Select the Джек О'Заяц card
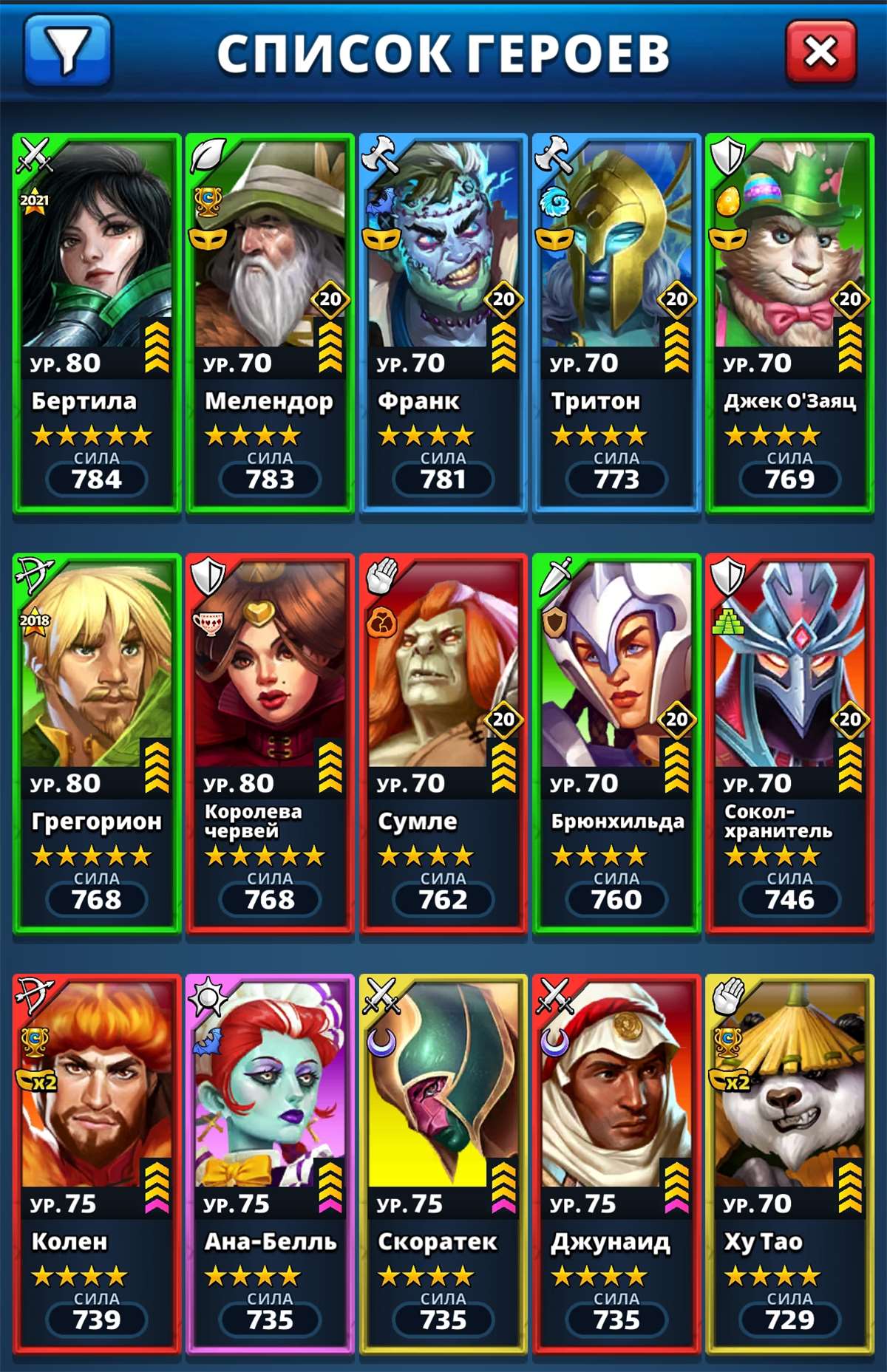This screenshot has width=887, height=1372. point(789,323)
